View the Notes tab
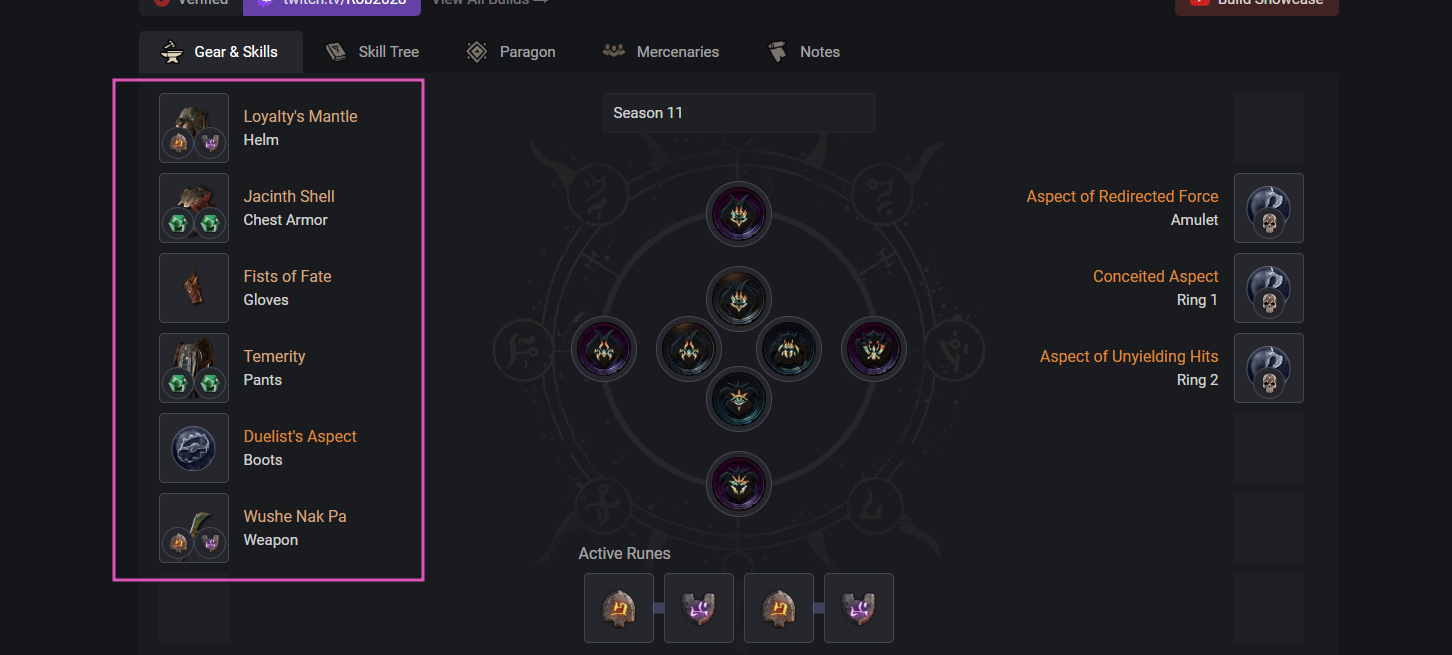Image resolution: width=1452 pixels, height=655 pixels. [x=804, y=52]
